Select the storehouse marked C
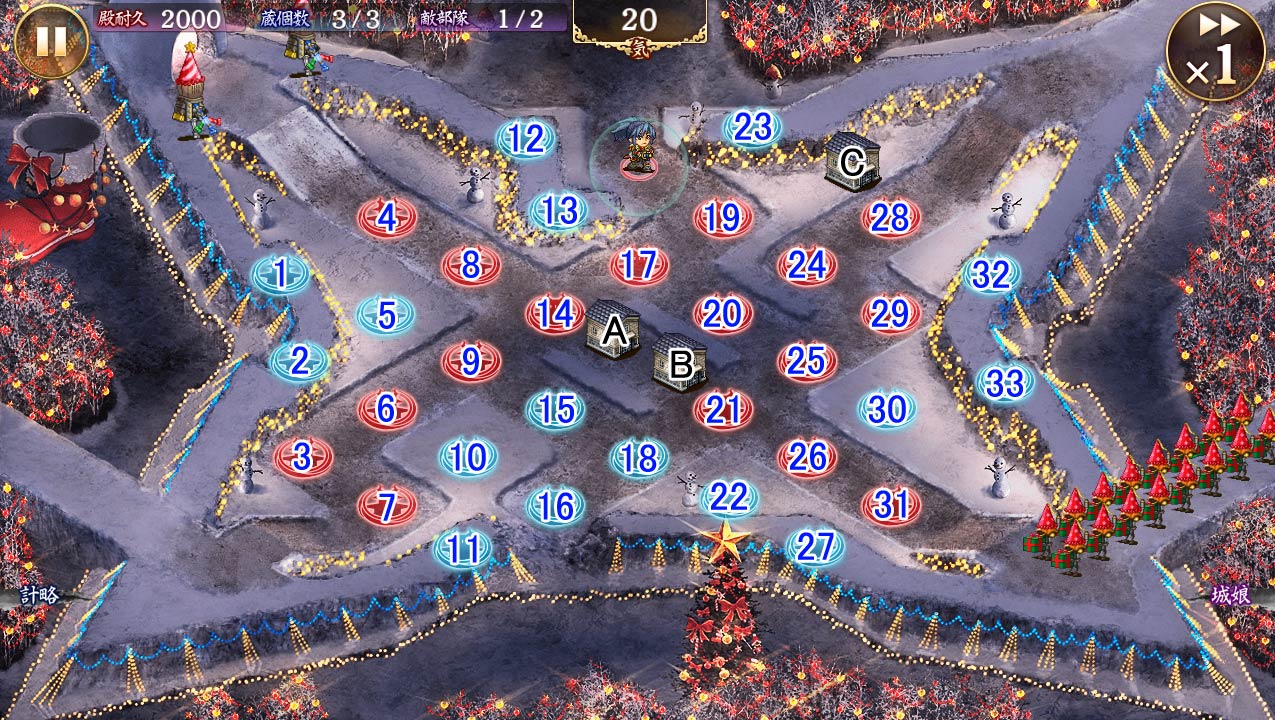This screenshot has height=720, width=1275. [x=852, y=160]
